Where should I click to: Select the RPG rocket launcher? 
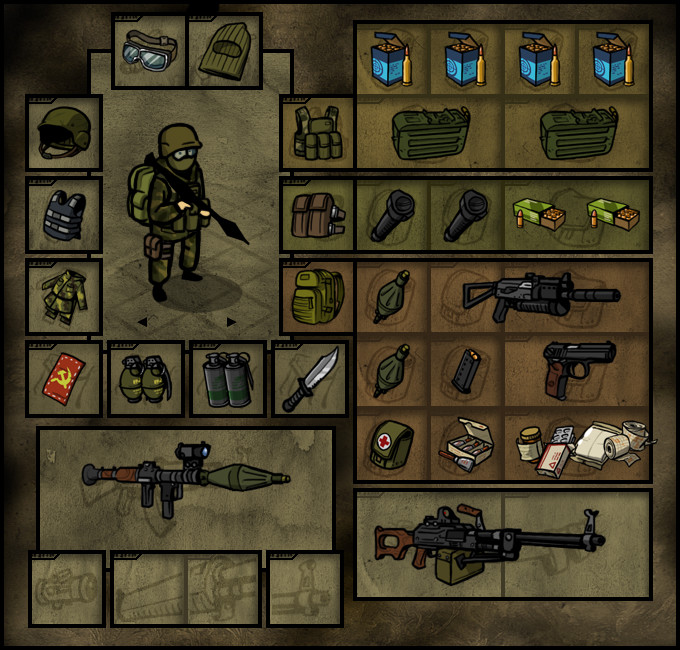(185, 479)
